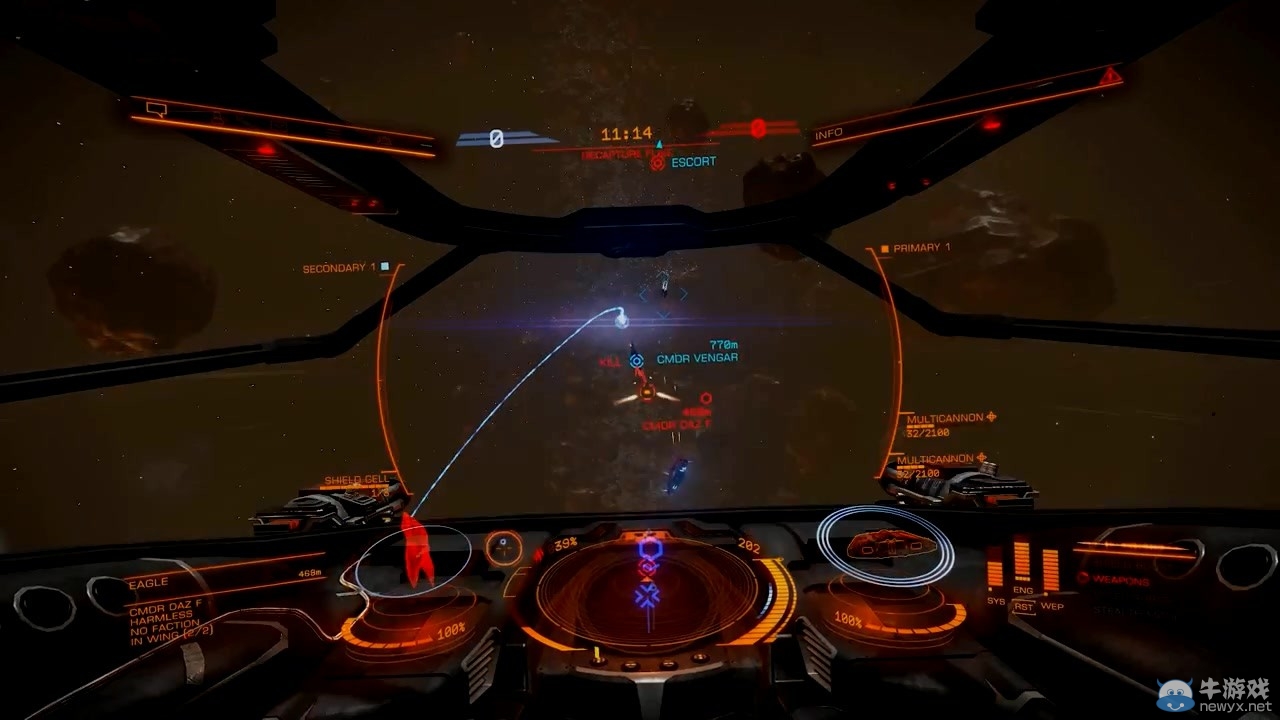Open the comms chat panel icon
Image resolution: width=1280 pixels, height=720 pixels.
(x=156, y=108)
